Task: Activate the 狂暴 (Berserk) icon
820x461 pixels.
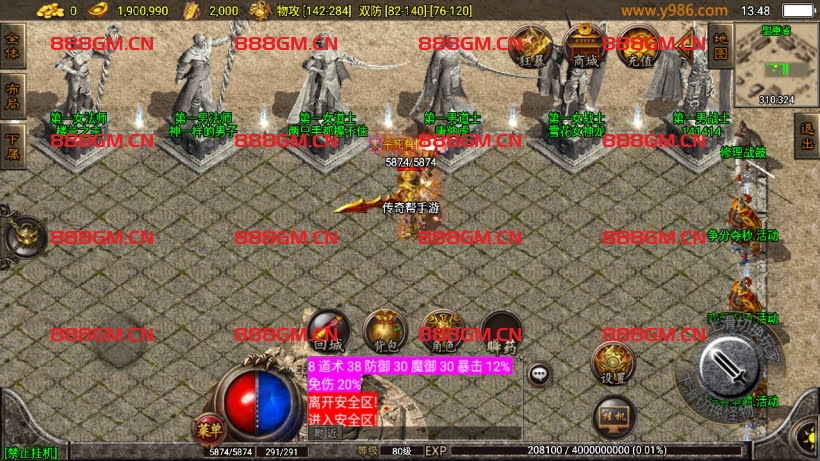Action: pos(534,47)
